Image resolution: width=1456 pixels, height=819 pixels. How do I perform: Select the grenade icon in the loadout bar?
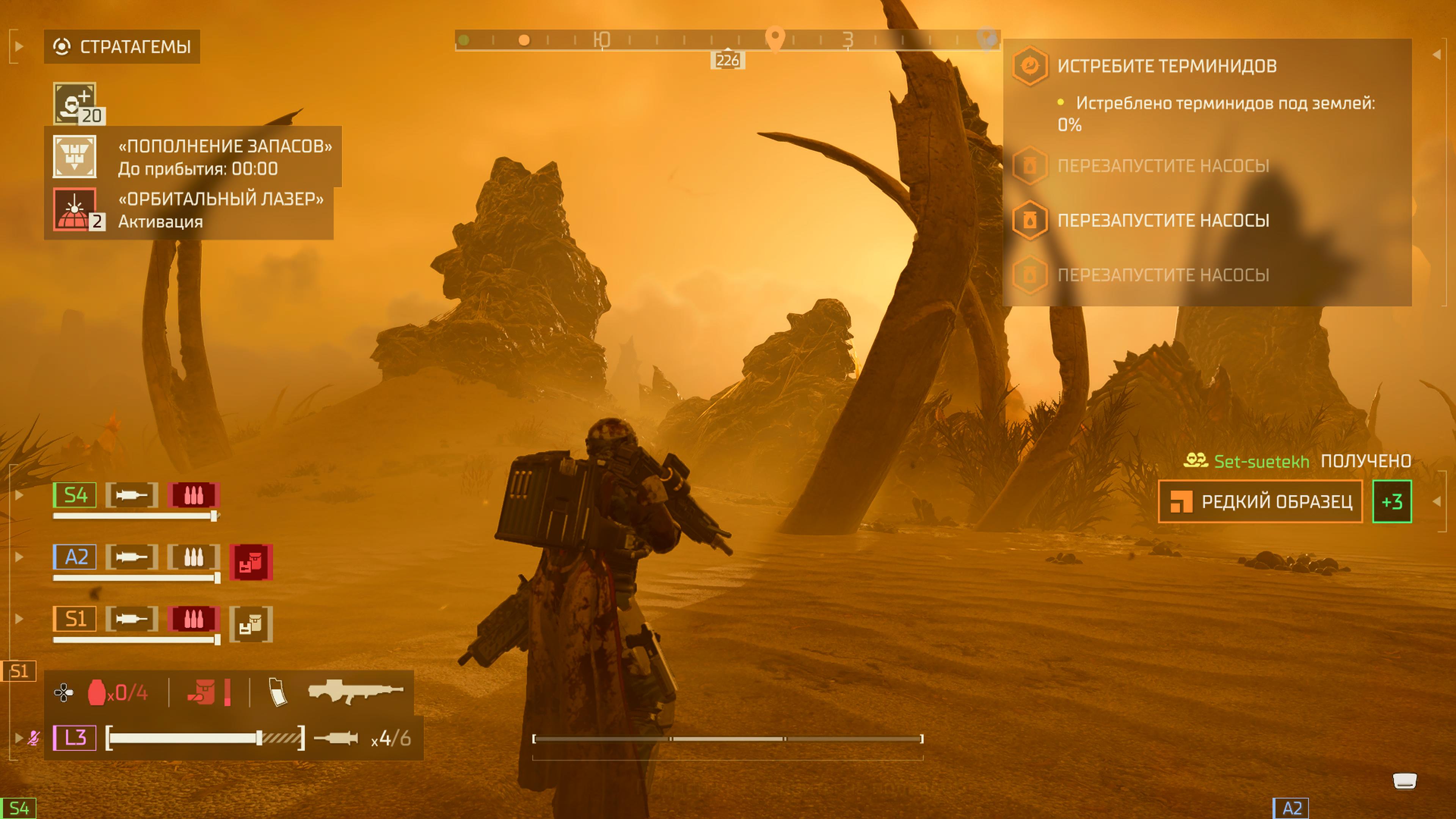point(97,692)
